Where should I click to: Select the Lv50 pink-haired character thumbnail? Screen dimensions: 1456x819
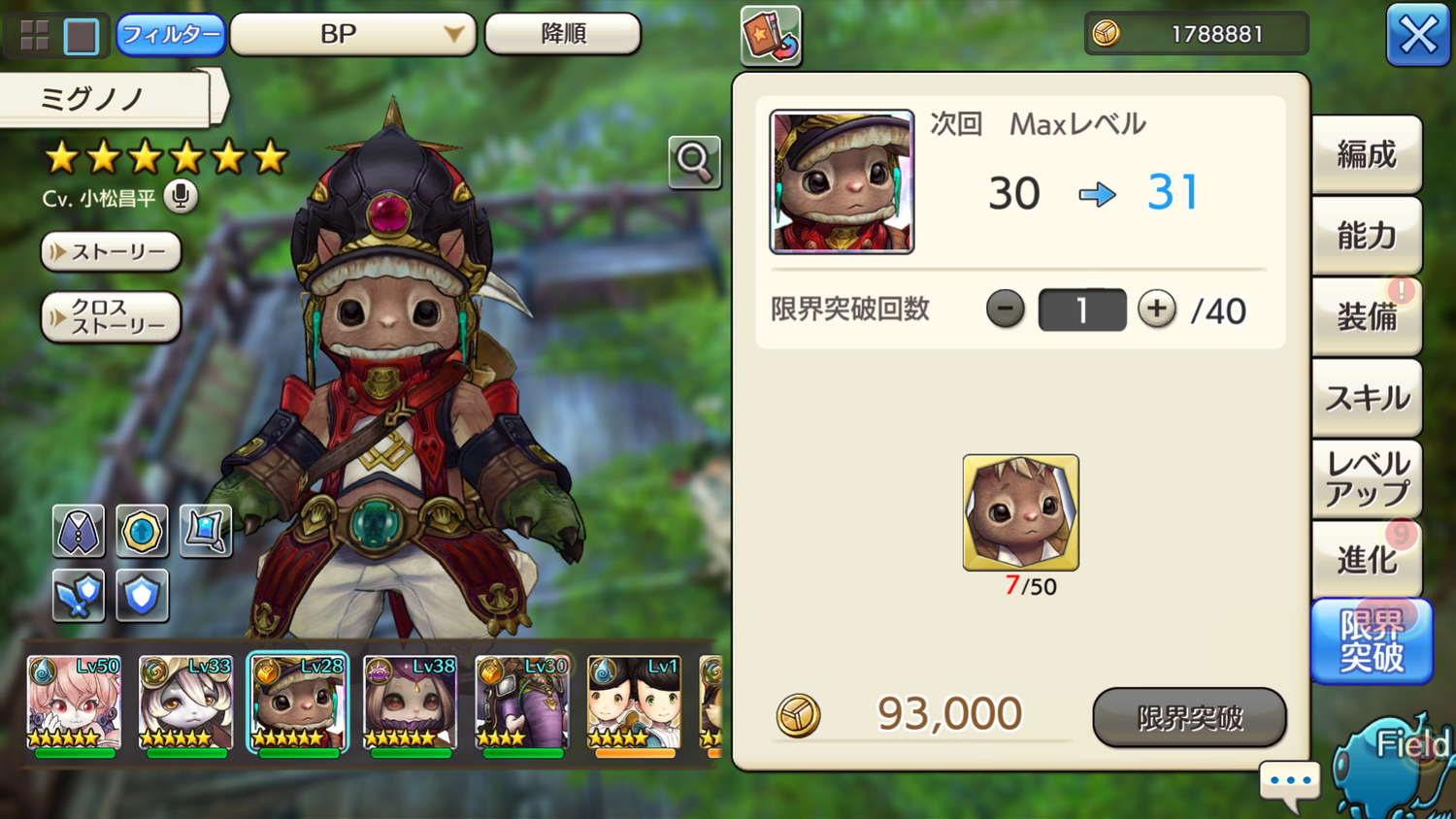(74, 705)
